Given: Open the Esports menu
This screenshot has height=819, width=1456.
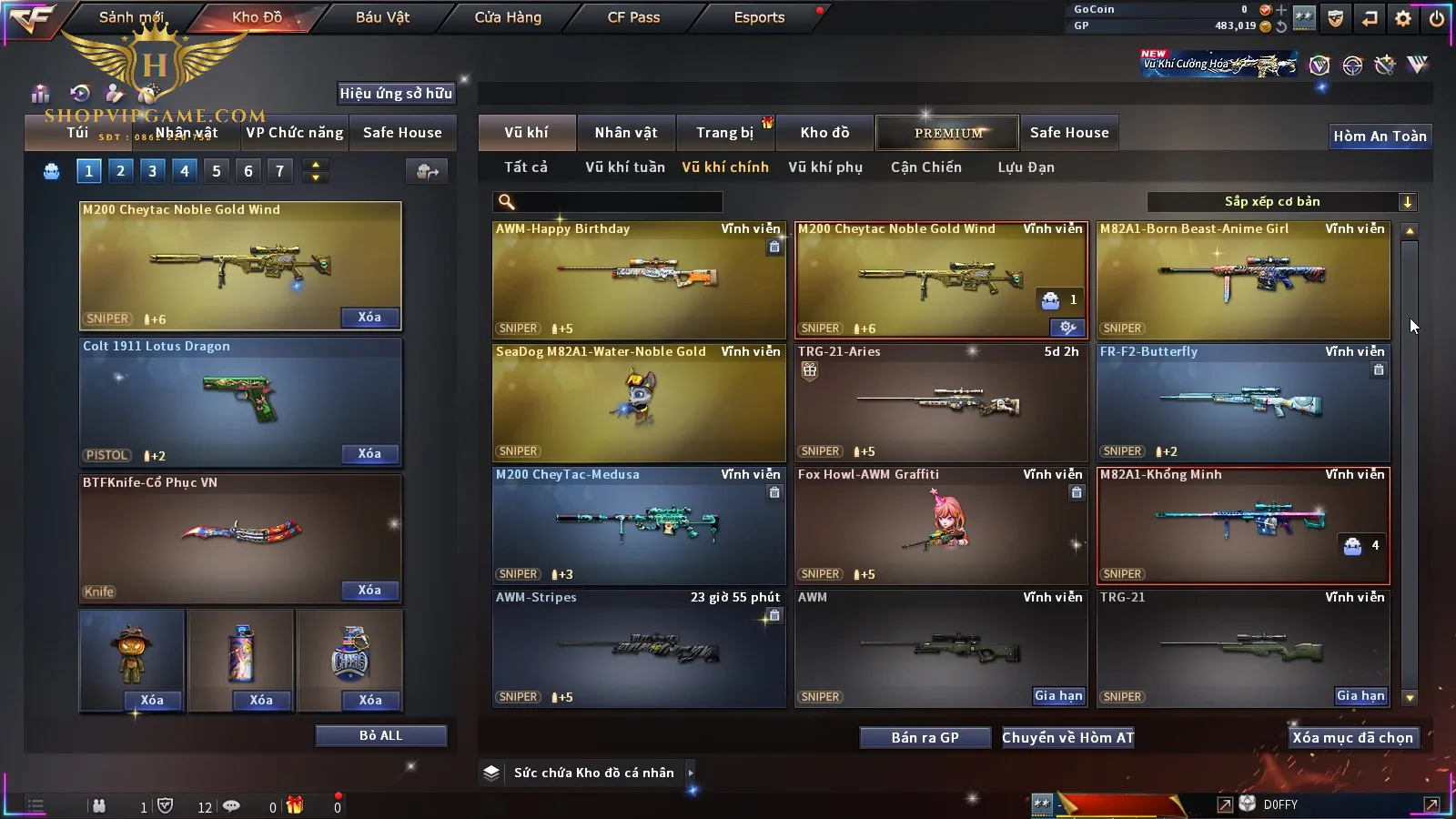Looking at the screenshot, I should (x=759, y=17).
